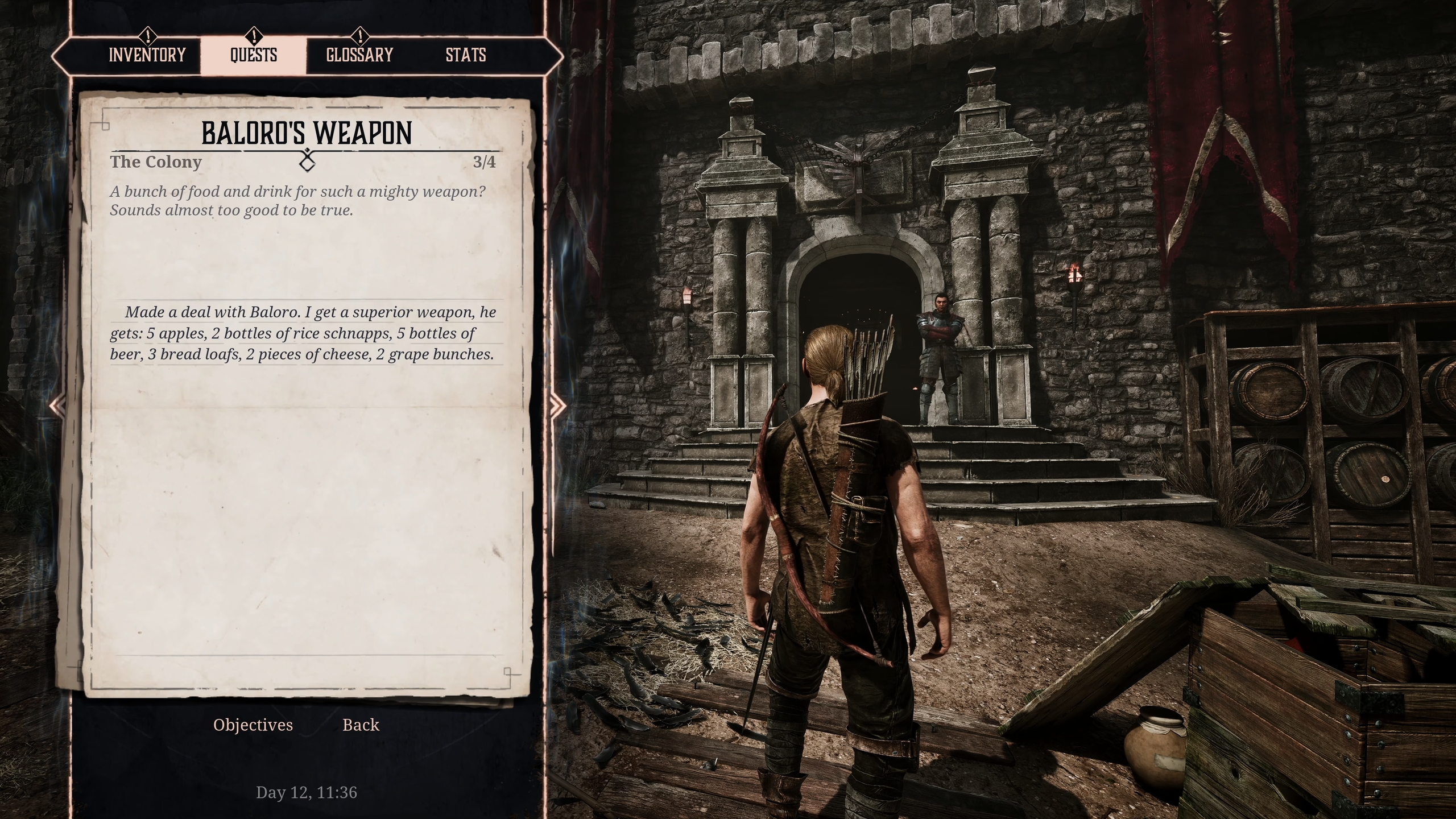1456x819 pixels.
Task: Open the Glossary tab
Action: click(359, 55)
